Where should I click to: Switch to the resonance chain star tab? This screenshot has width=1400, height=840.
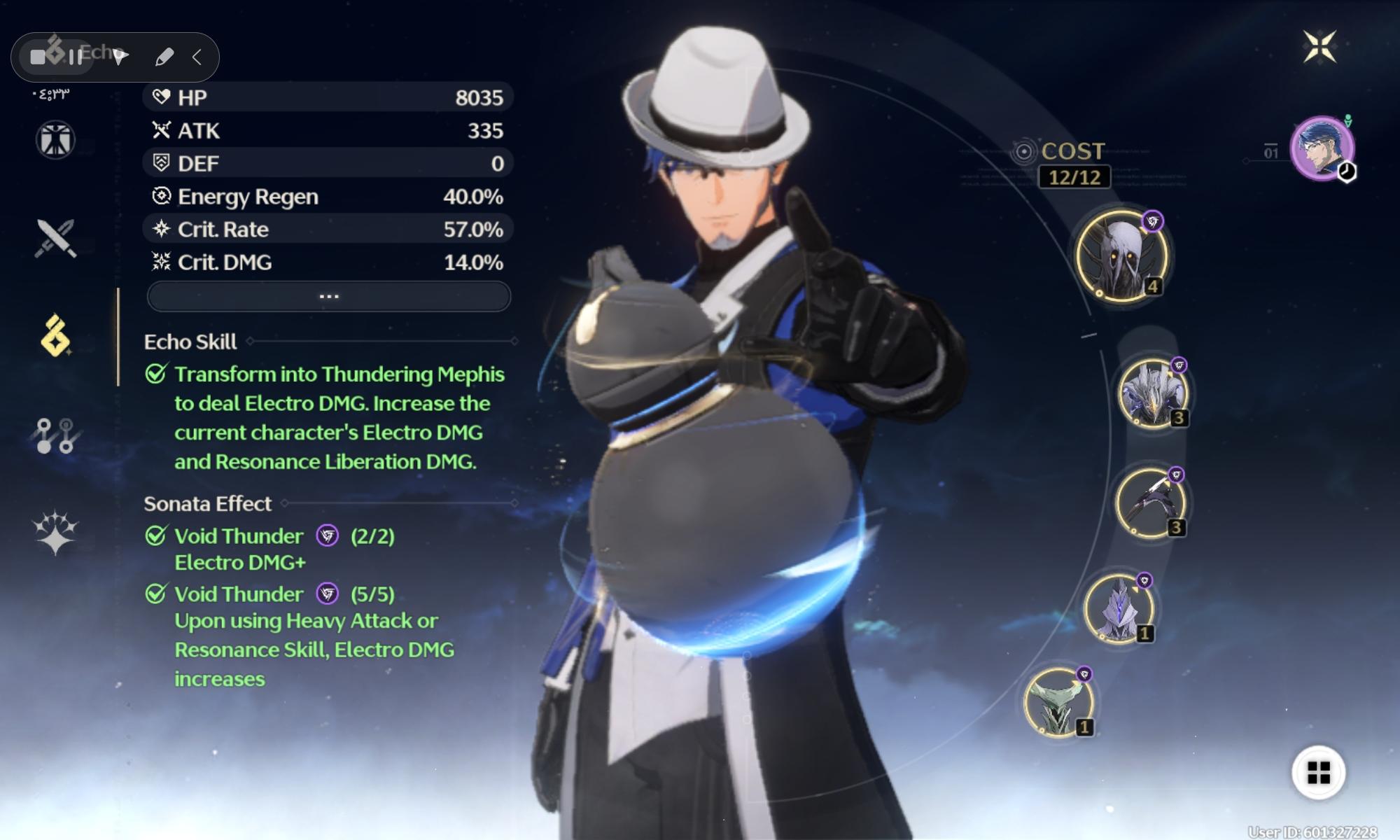[x=55, y=532]
